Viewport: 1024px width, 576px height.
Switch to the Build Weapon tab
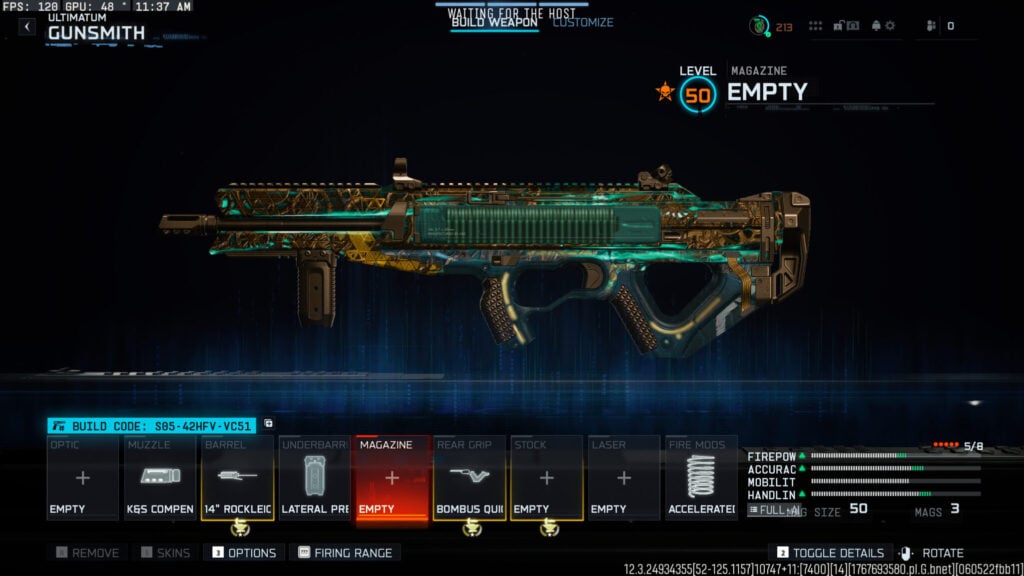tap(494, 22)
